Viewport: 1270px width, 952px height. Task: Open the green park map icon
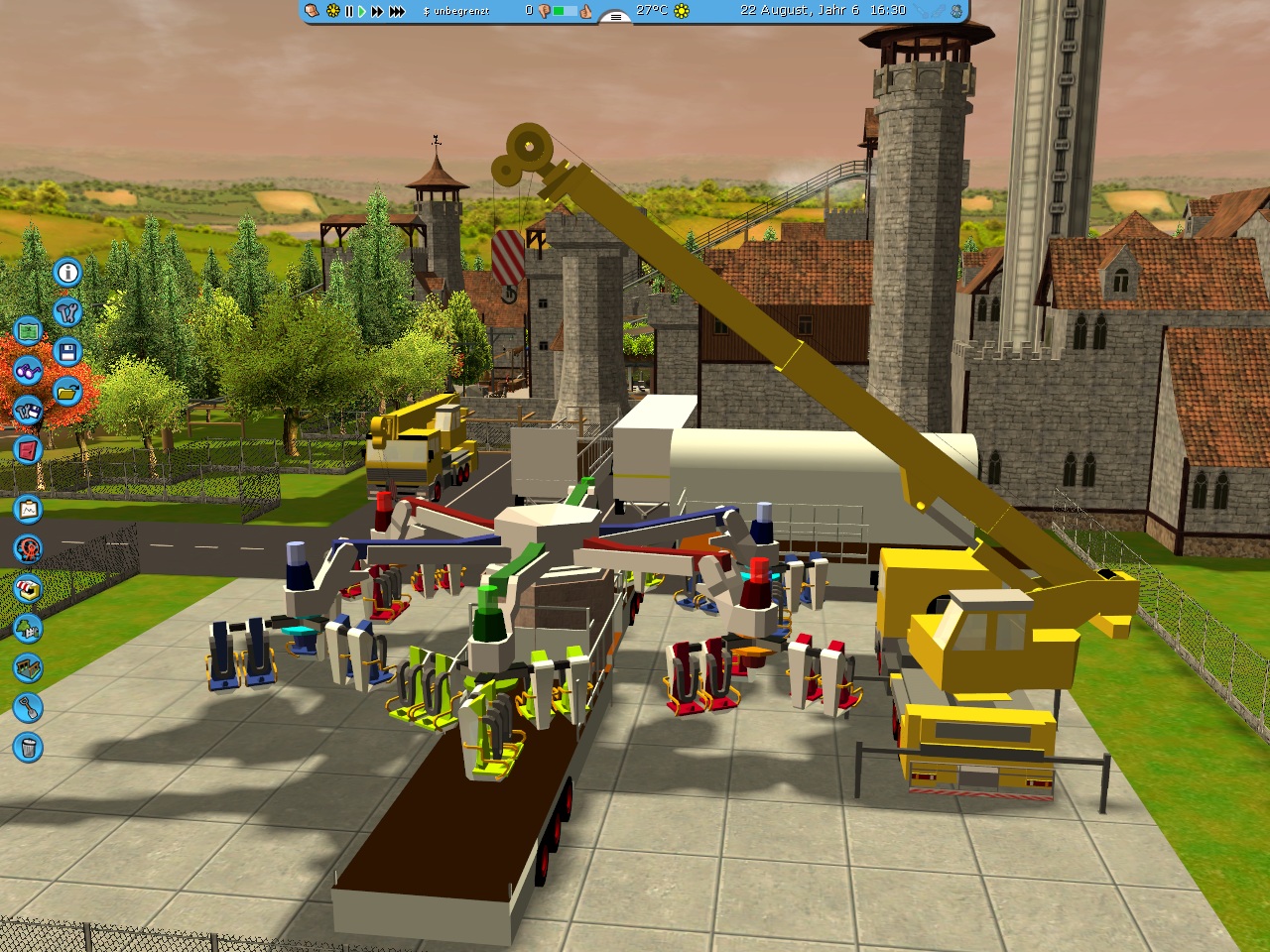click(28, 330)
